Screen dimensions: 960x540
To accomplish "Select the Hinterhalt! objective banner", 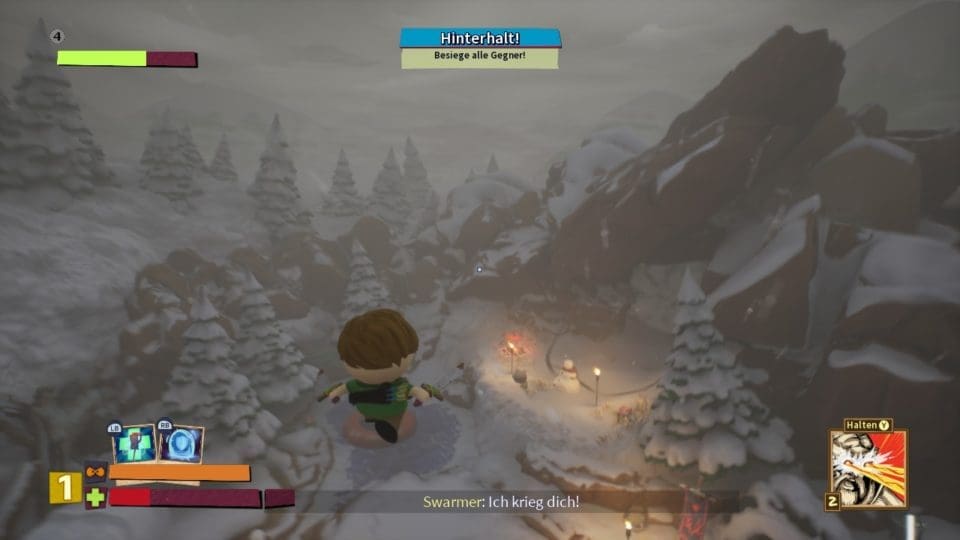I will [480, 38].
